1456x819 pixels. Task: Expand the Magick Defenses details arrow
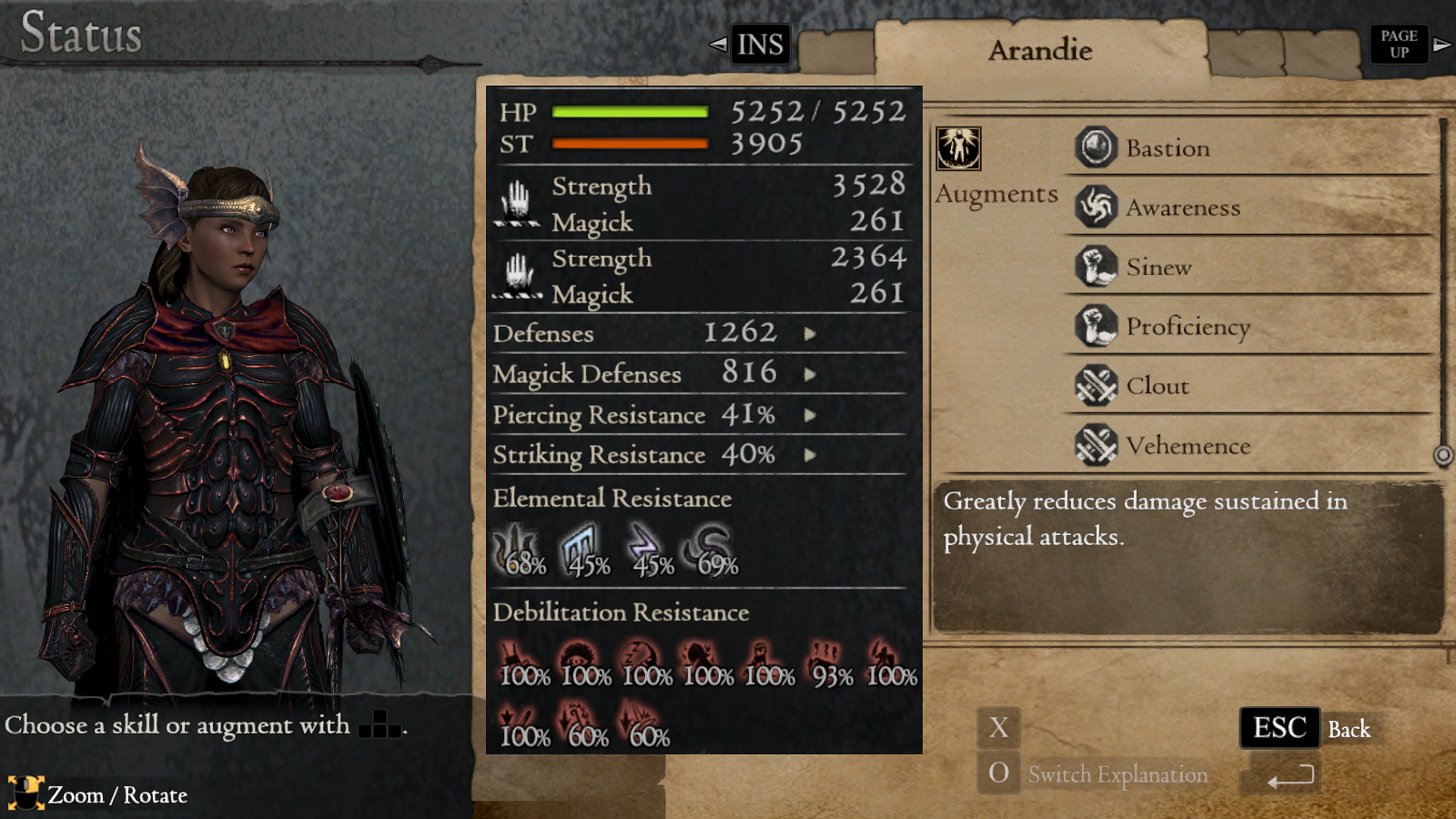[811, 374]
